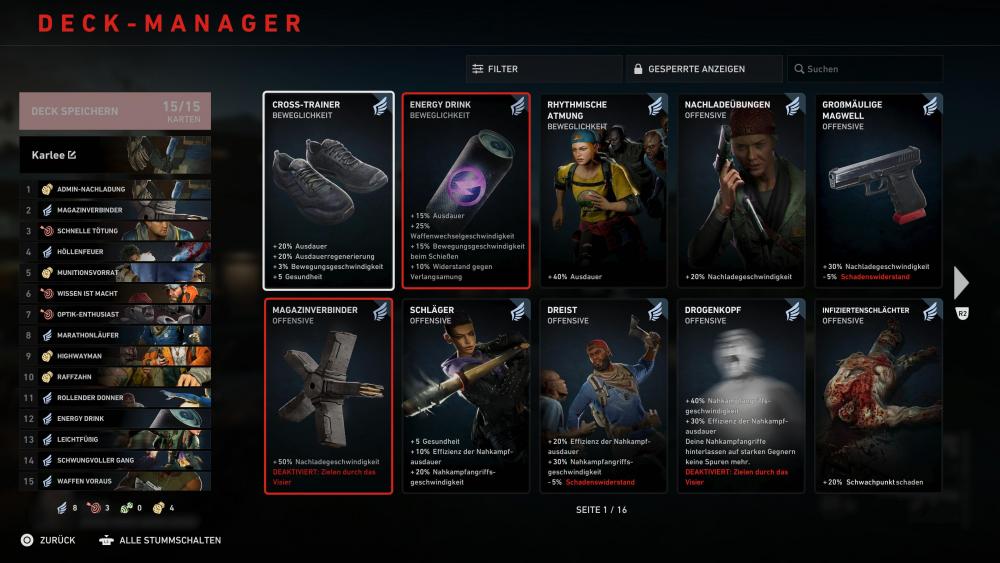The width and height of the screenshot is (1000, 563).
Task: Go to the next card page arrow
Action: (961, 283)
